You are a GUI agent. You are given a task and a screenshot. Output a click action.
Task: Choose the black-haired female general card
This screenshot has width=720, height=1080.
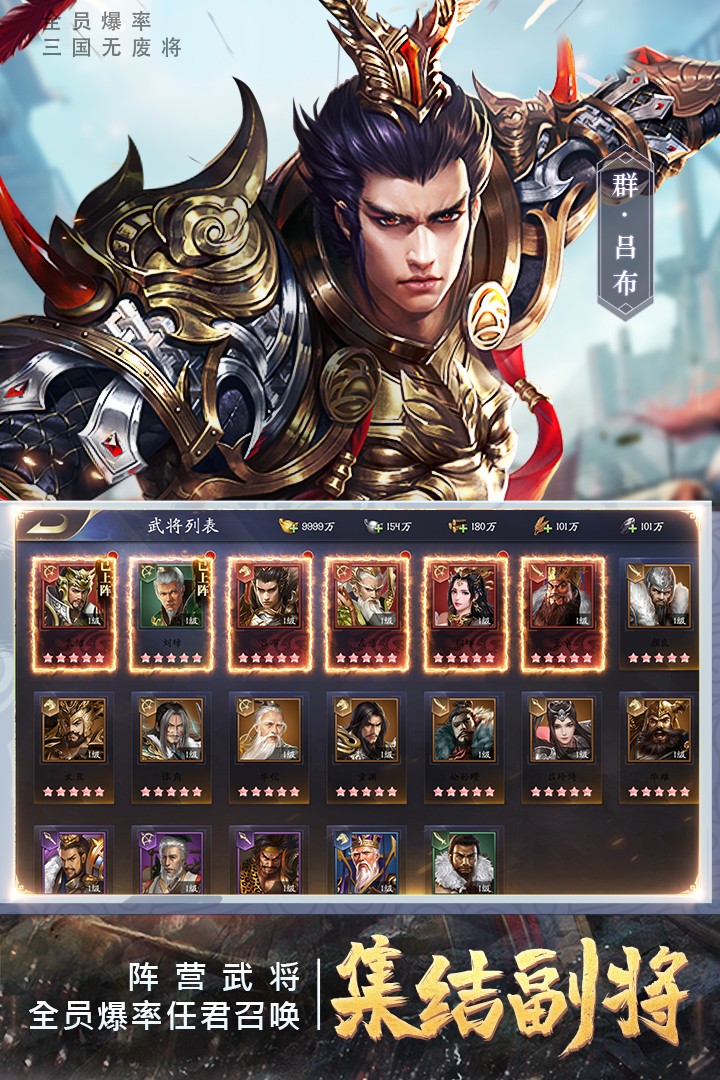click(x=463, y=611)
